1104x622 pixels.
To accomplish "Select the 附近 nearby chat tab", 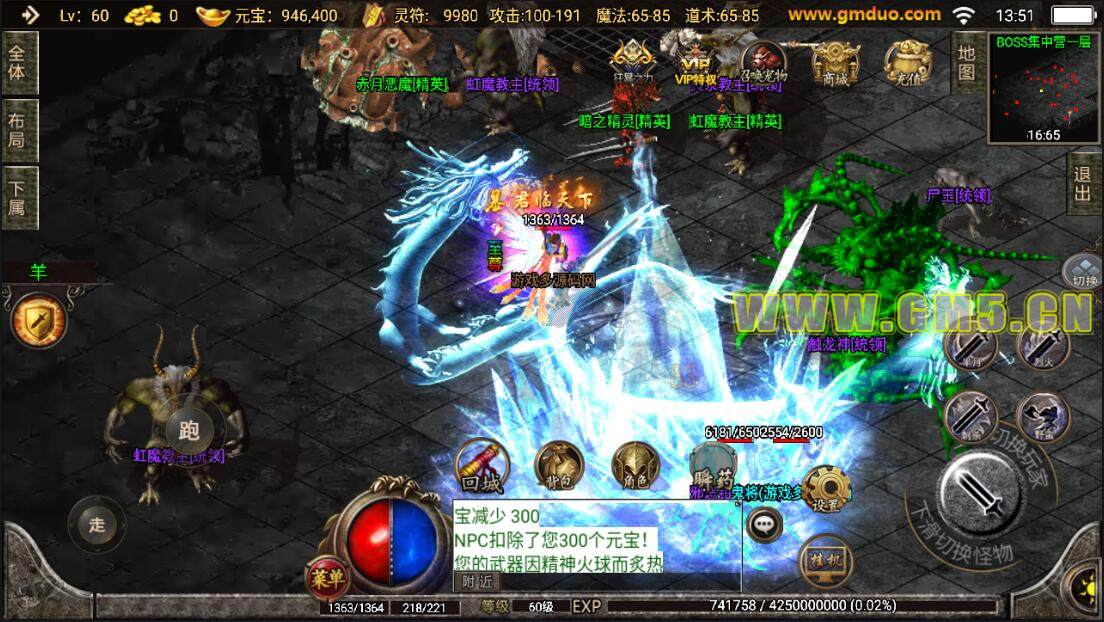I will point(477,582).
